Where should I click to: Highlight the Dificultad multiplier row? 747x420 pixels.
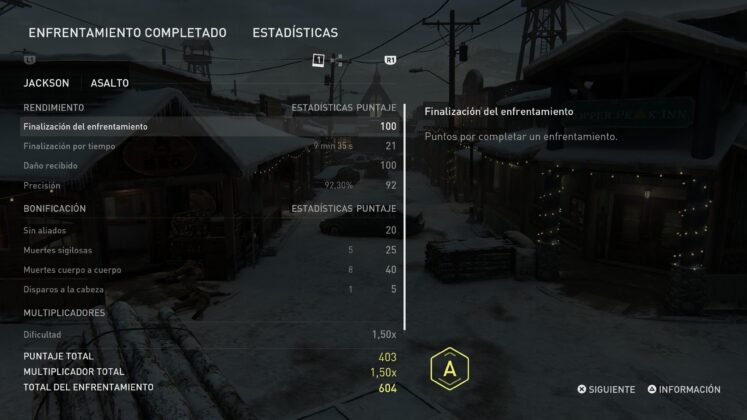tap(209, 334)
